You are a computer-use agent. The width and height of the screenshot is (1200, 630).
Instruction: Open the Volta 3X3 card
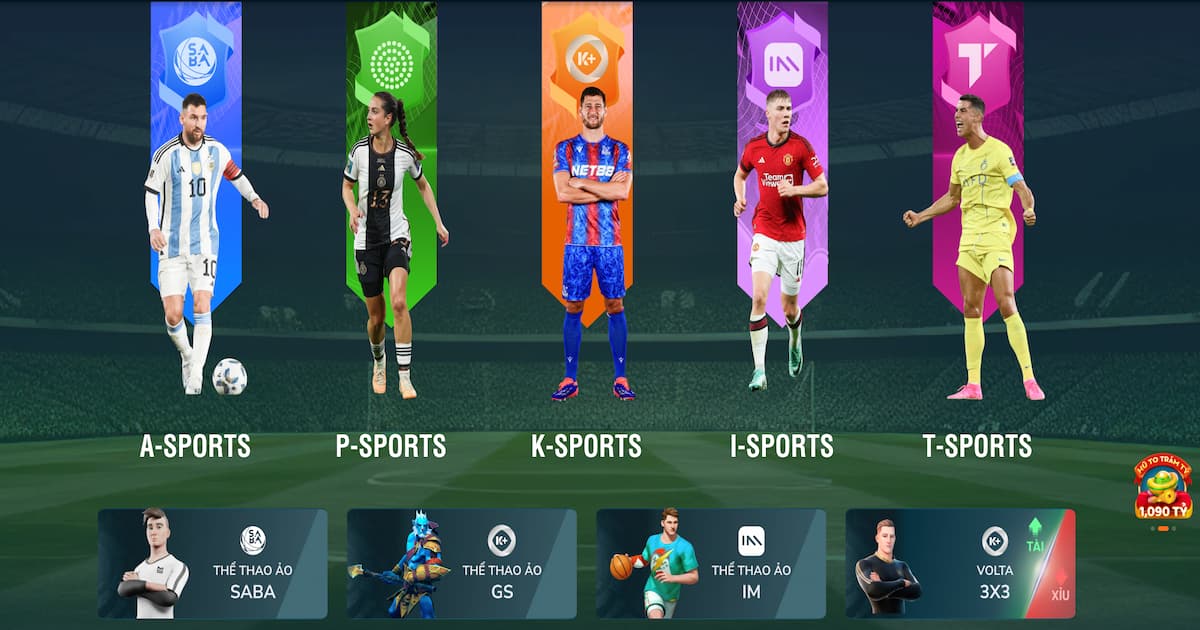(x=960, y=564)
